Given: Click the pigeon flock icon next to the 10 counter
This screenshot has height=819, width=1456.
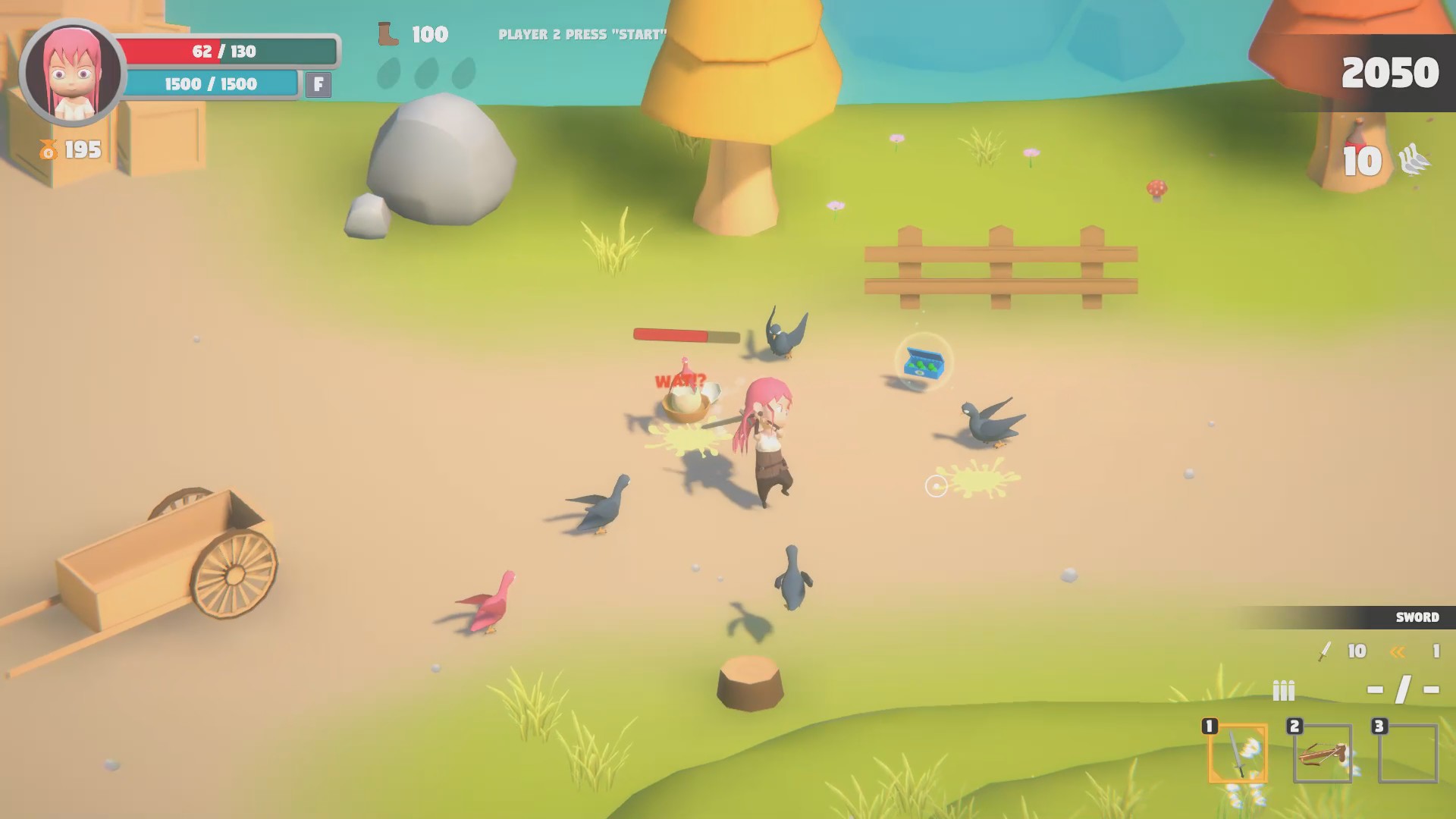Looking at the screenshot, I should click(x=1415, y=160).
